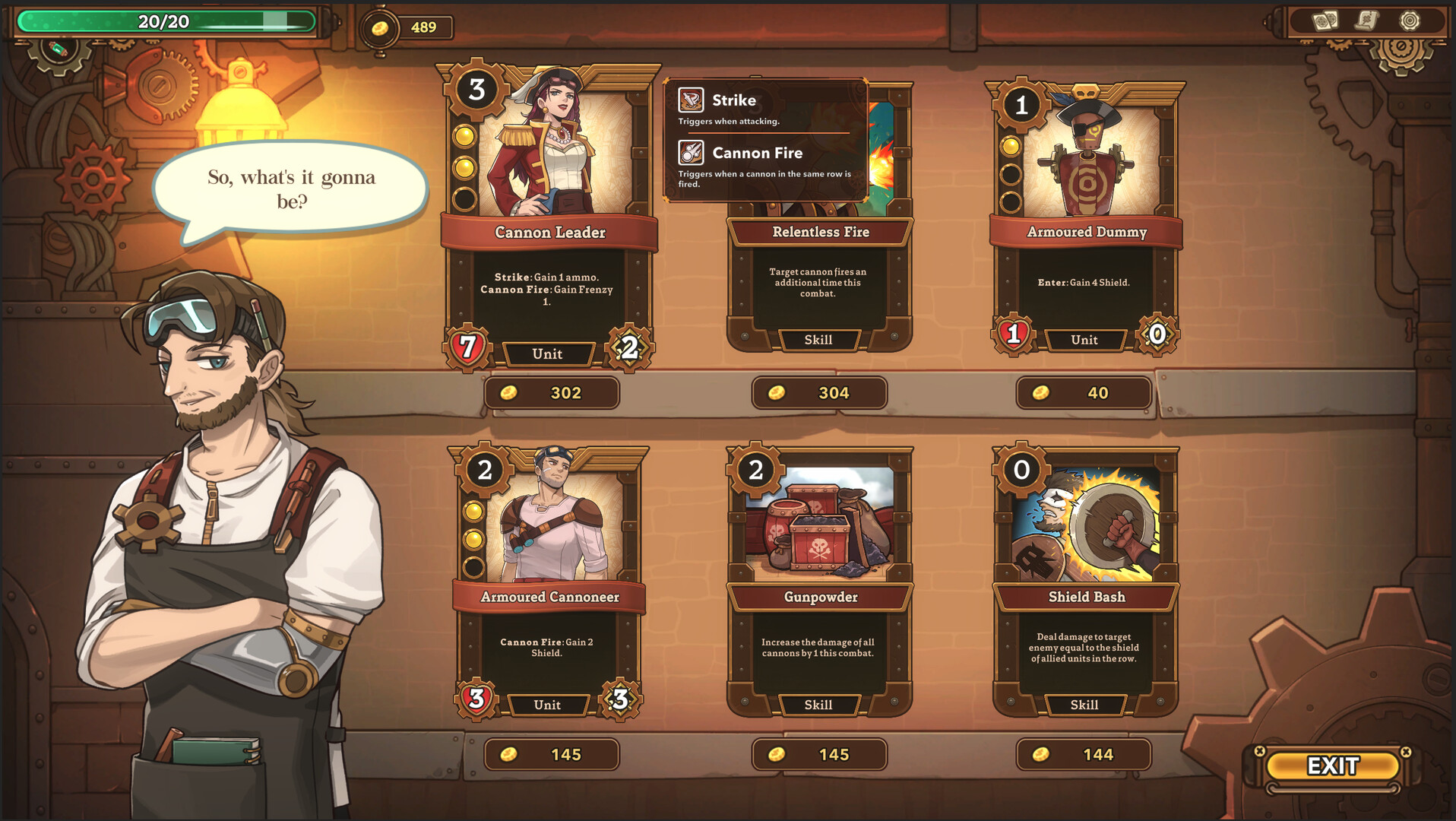Buy Cannon Leader for 302 gold

click(552, 393)
